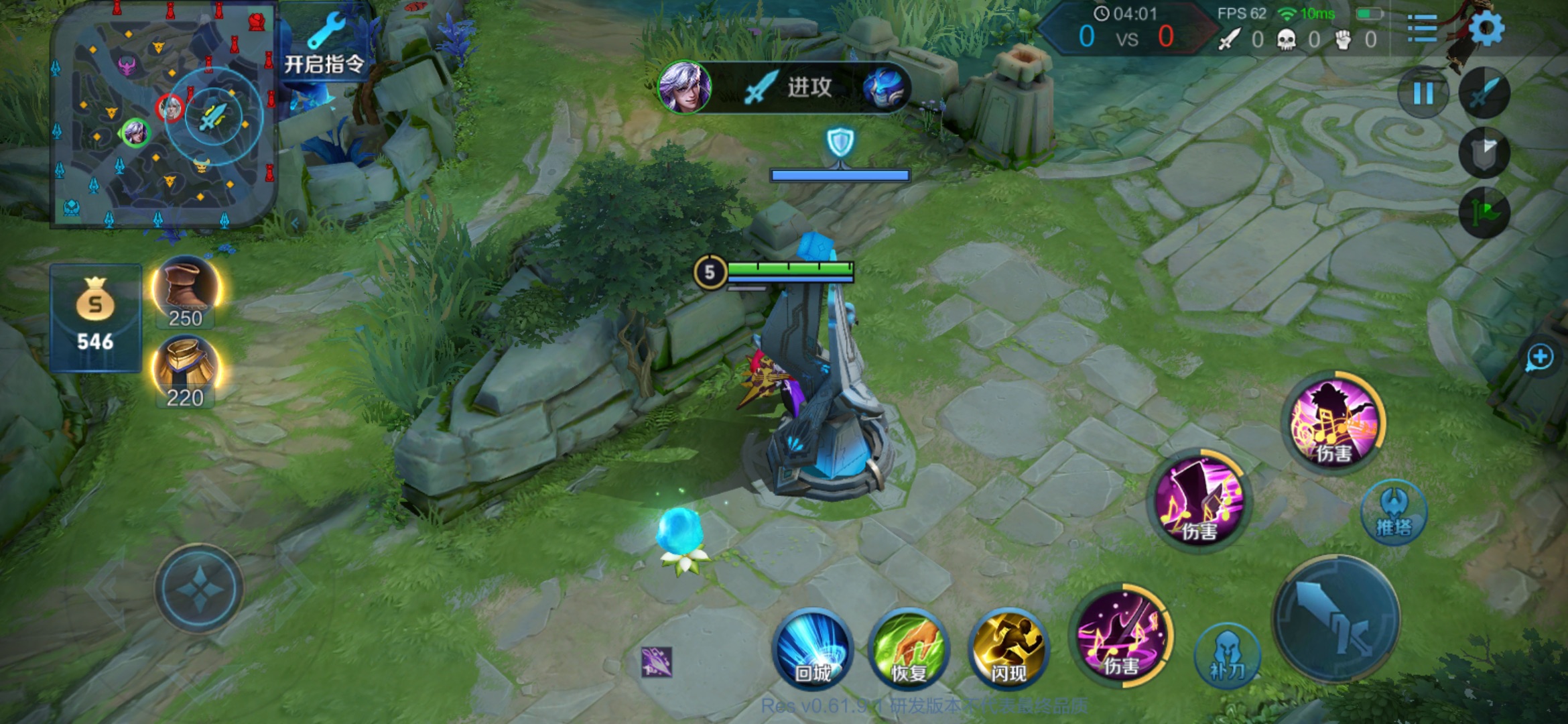The width and height of the screenshot is (1568, 724).
Task: Tap the 开启指令 wrench button
Action: (326, 44)
